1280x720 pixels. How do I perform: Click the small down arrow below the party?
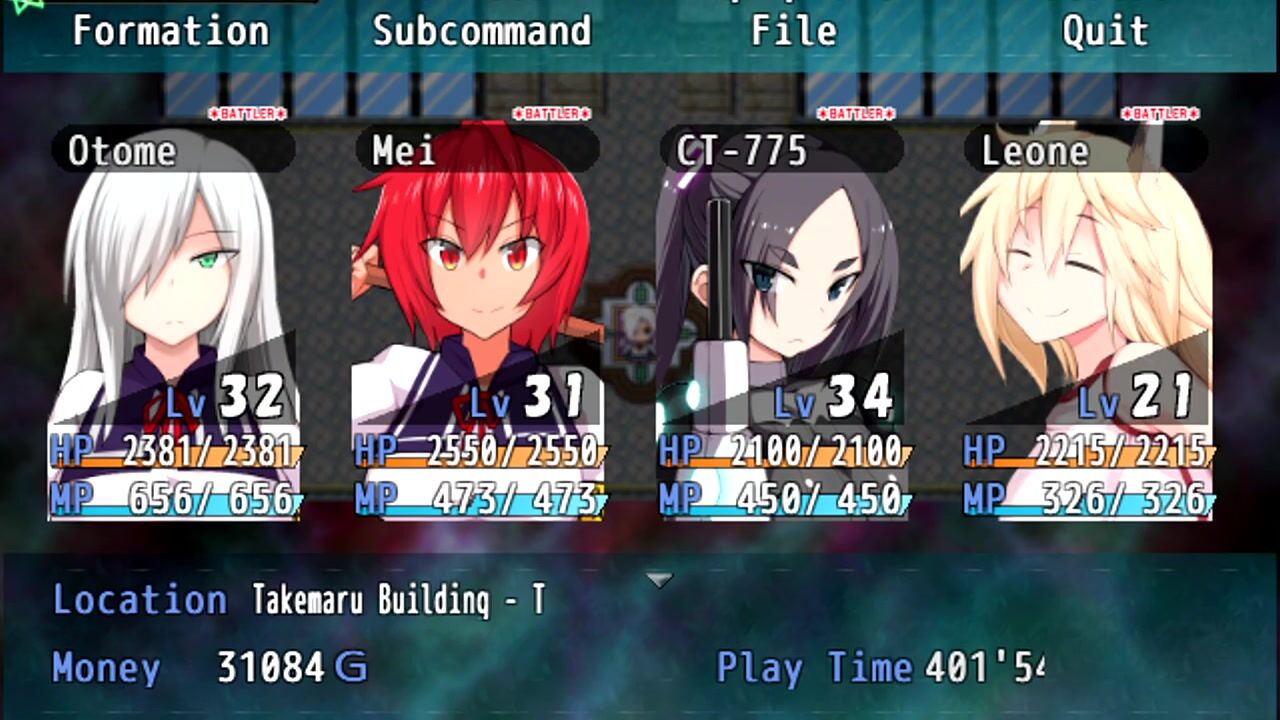pos(659,580)
